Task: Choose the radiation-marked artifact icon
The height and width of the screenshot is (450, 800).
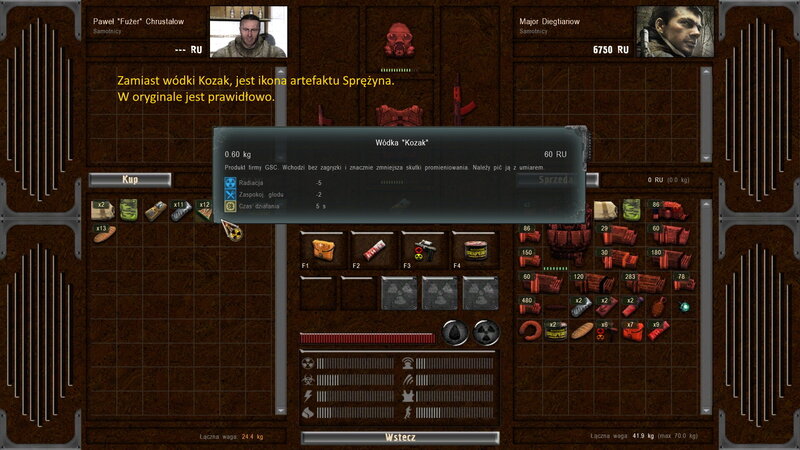Action: (x=232, y=231)
